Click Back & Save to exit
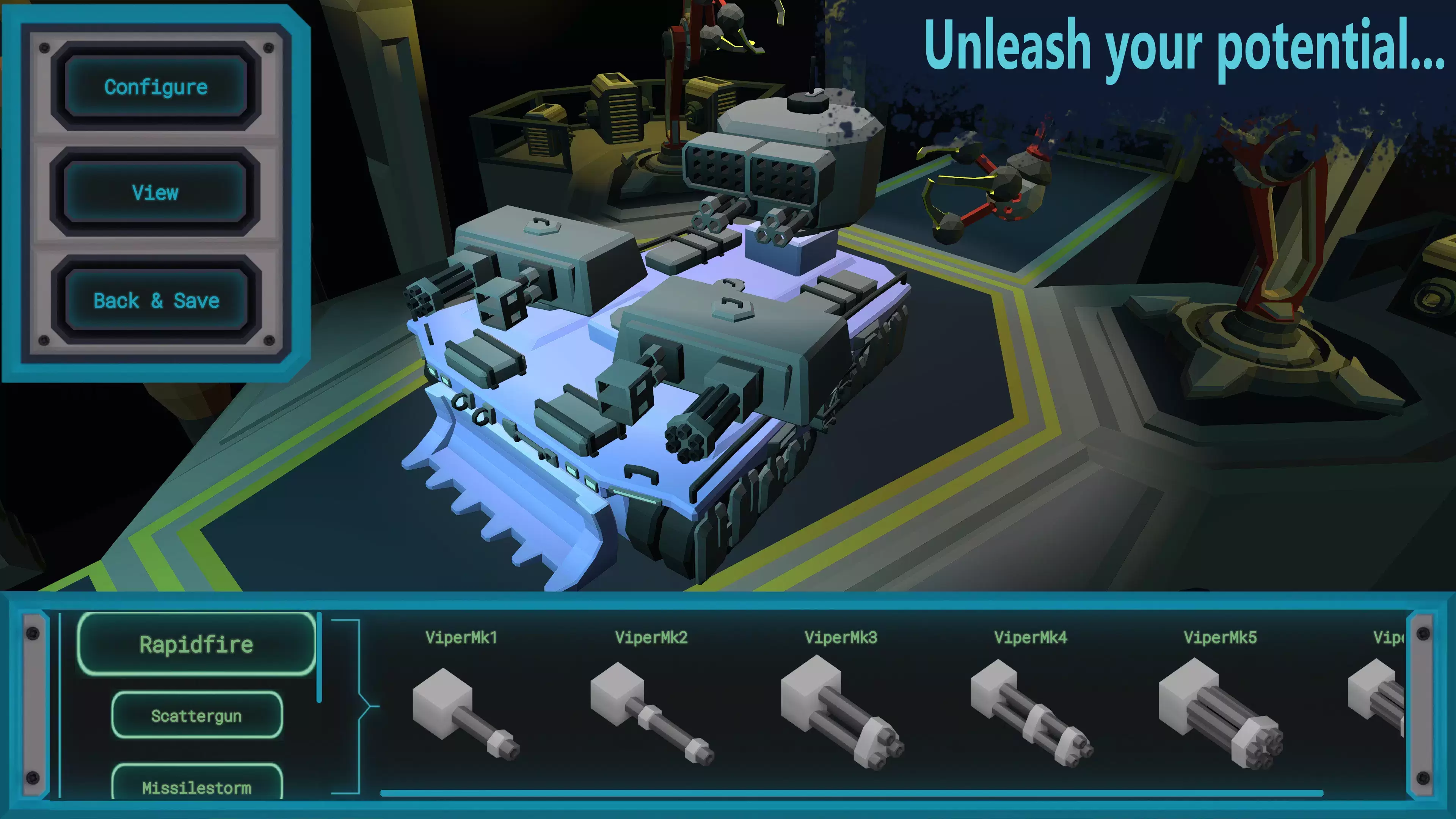 [155, 301]
